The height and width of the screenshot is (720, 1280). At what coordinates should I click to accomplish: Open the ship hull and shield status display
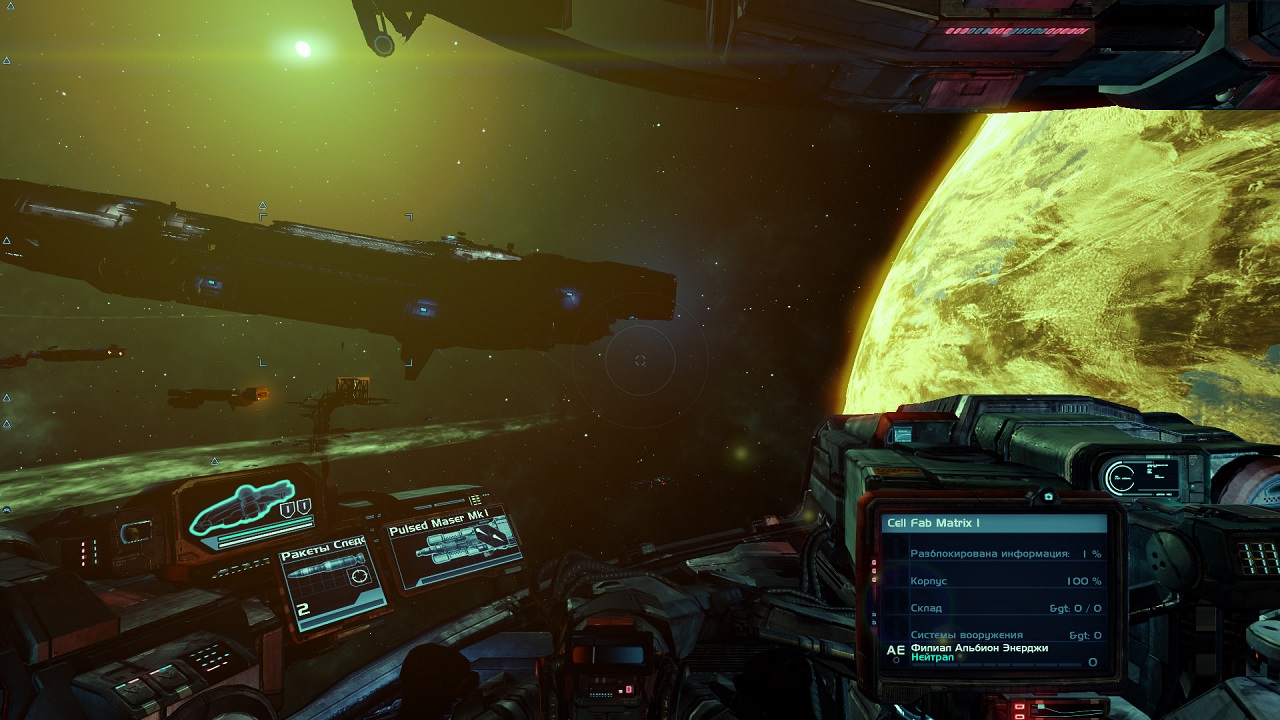(x=248, y=510)
